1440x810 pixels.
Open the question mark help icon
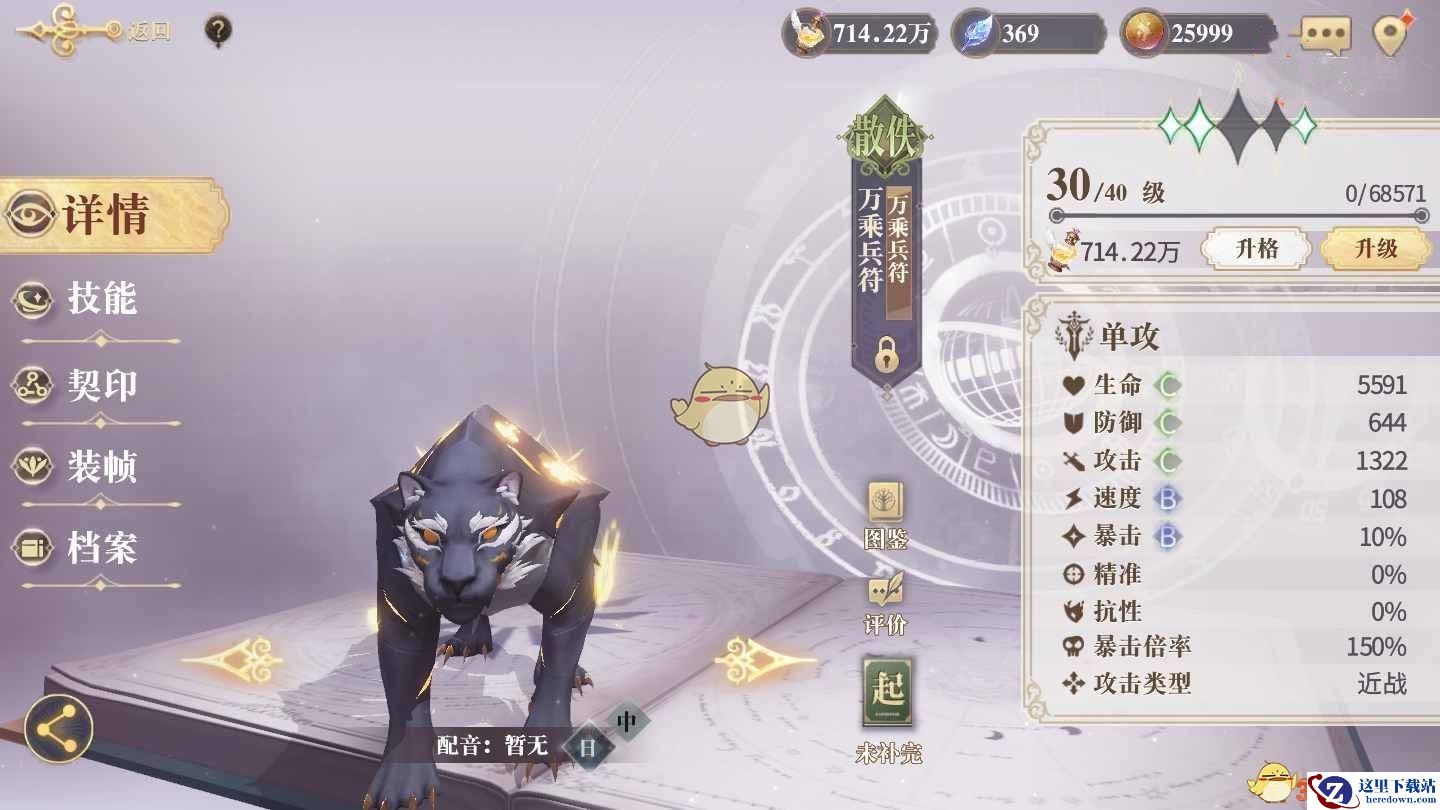coord(218,31)
